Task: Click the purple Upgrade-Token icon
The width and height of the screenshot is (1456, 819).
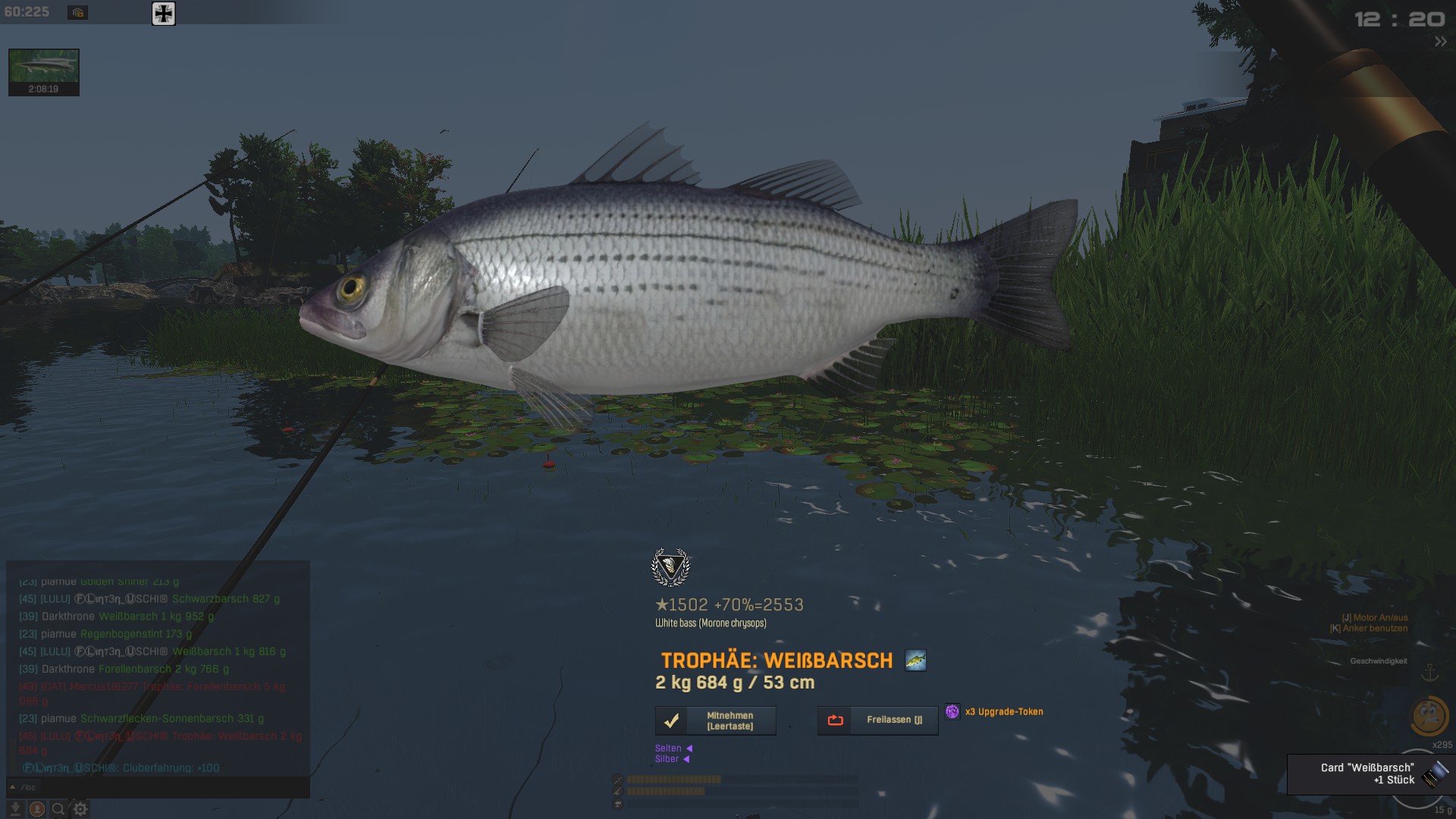Action: 952,711
